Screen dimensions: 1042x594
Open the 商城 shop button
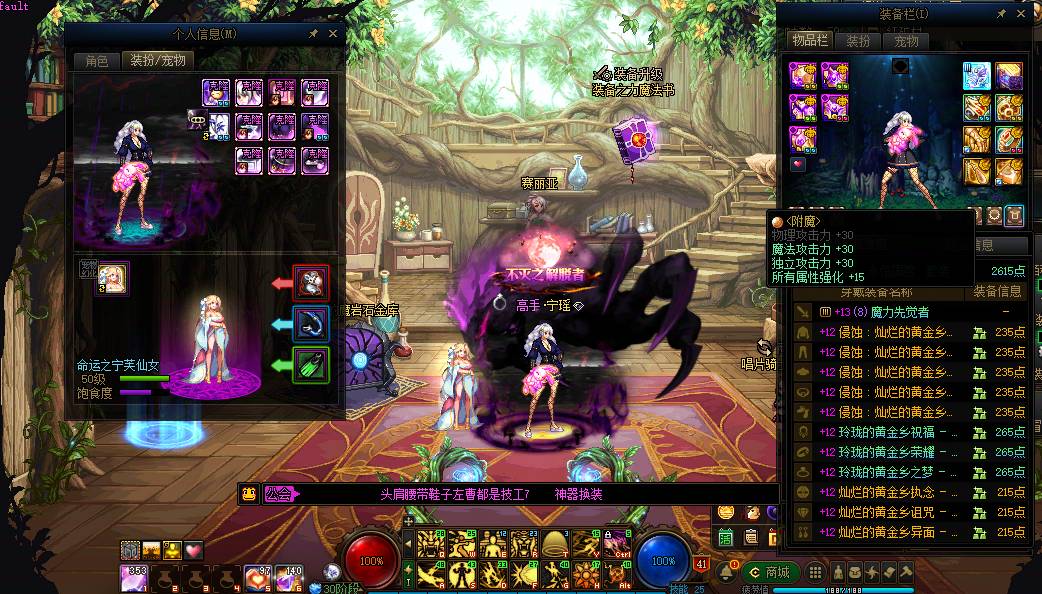coord(770,572)
